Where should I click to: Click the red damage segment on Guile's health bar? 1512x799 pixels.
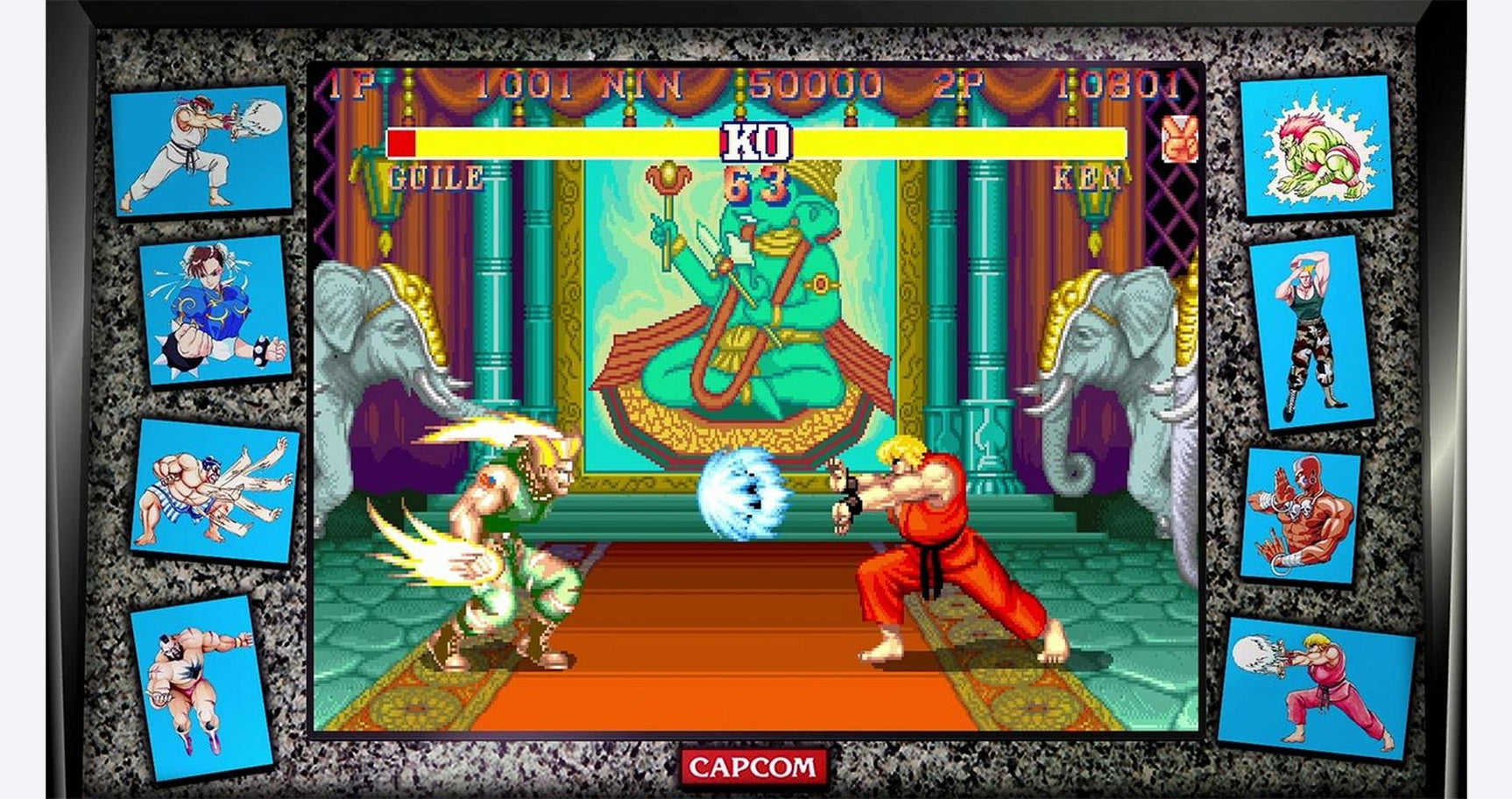click(x=403, y=141)
